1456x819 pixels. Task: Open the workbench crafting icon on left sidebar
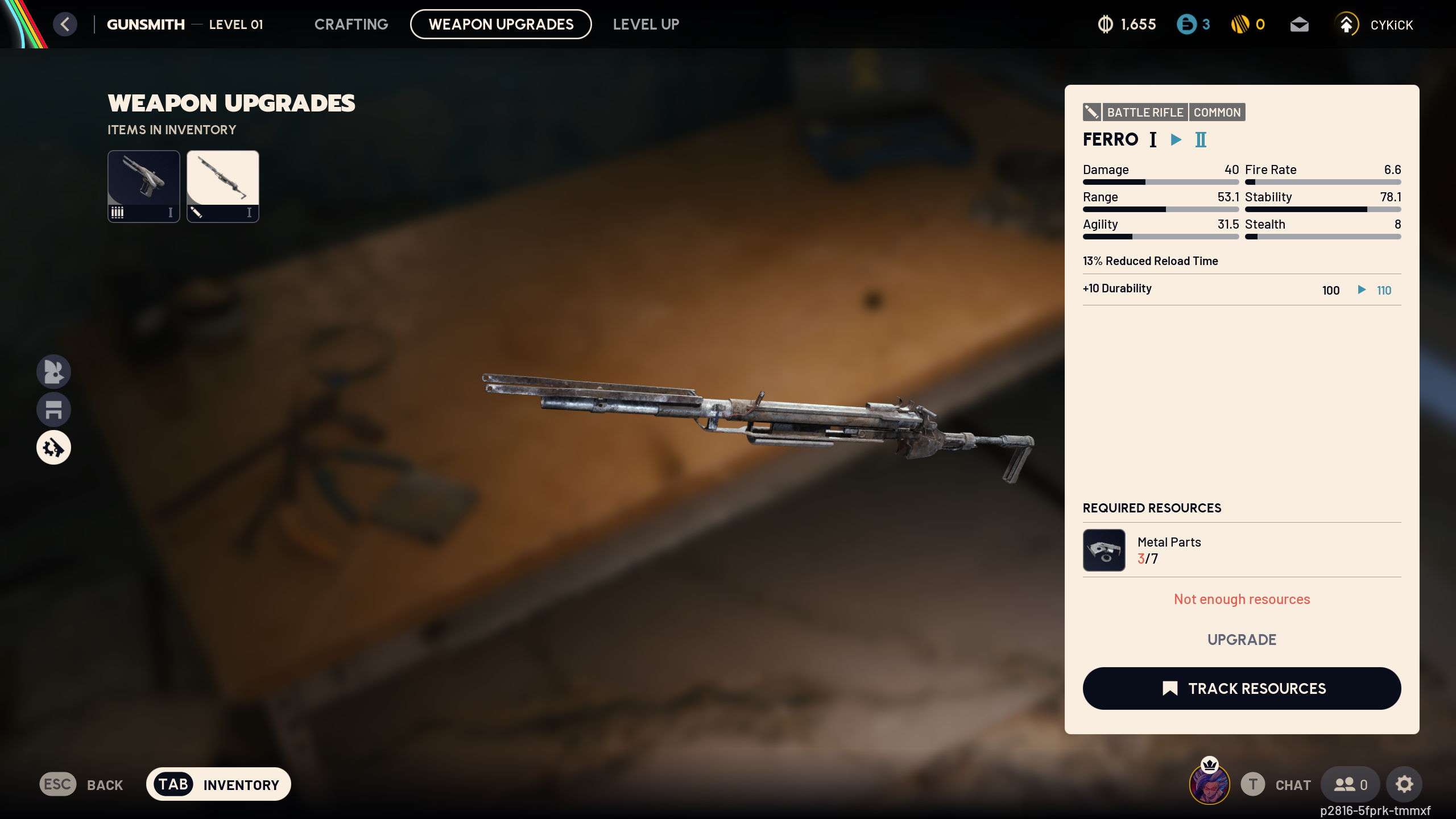pos(53,409)
